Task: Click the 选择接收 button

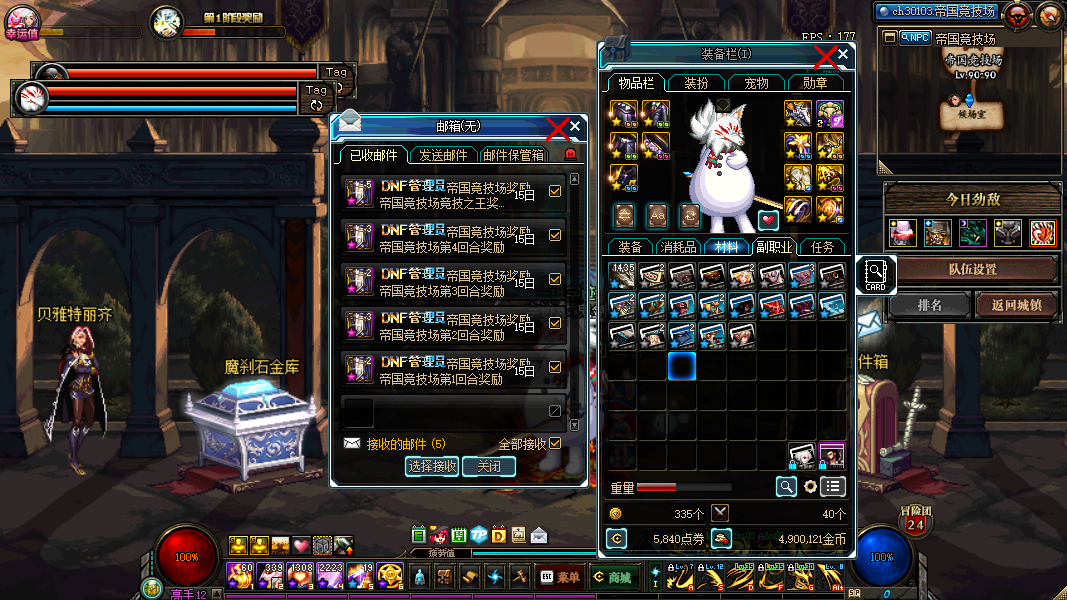Action: click(432, 466)
